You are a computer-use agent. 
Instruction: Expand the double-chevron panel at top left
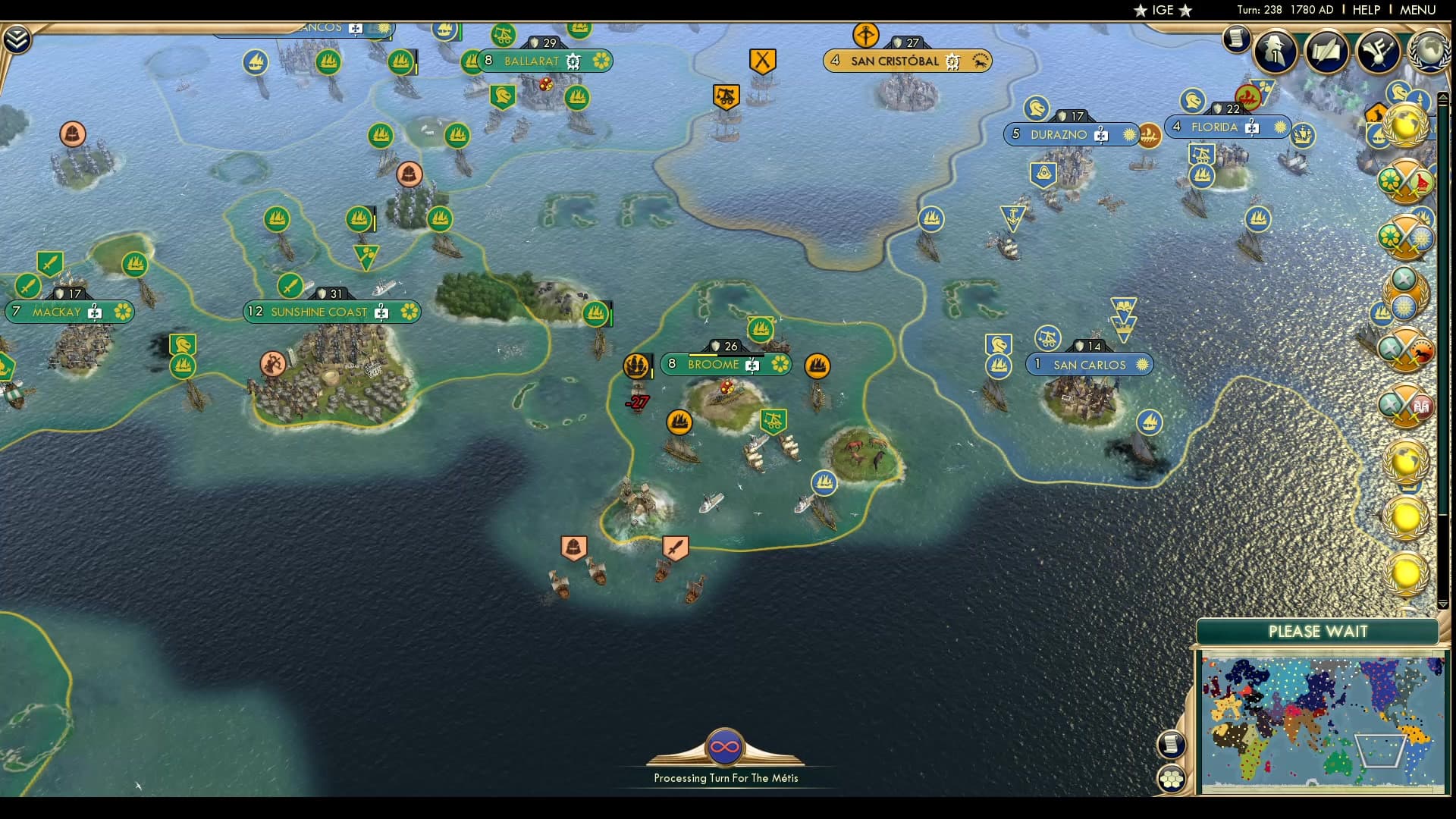17,36
